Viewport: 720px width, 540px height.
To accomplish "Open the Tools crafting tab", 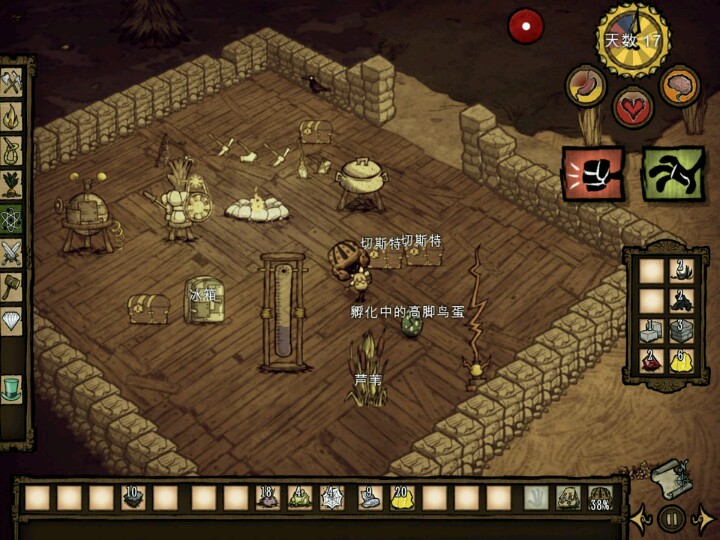I will 12,83.
